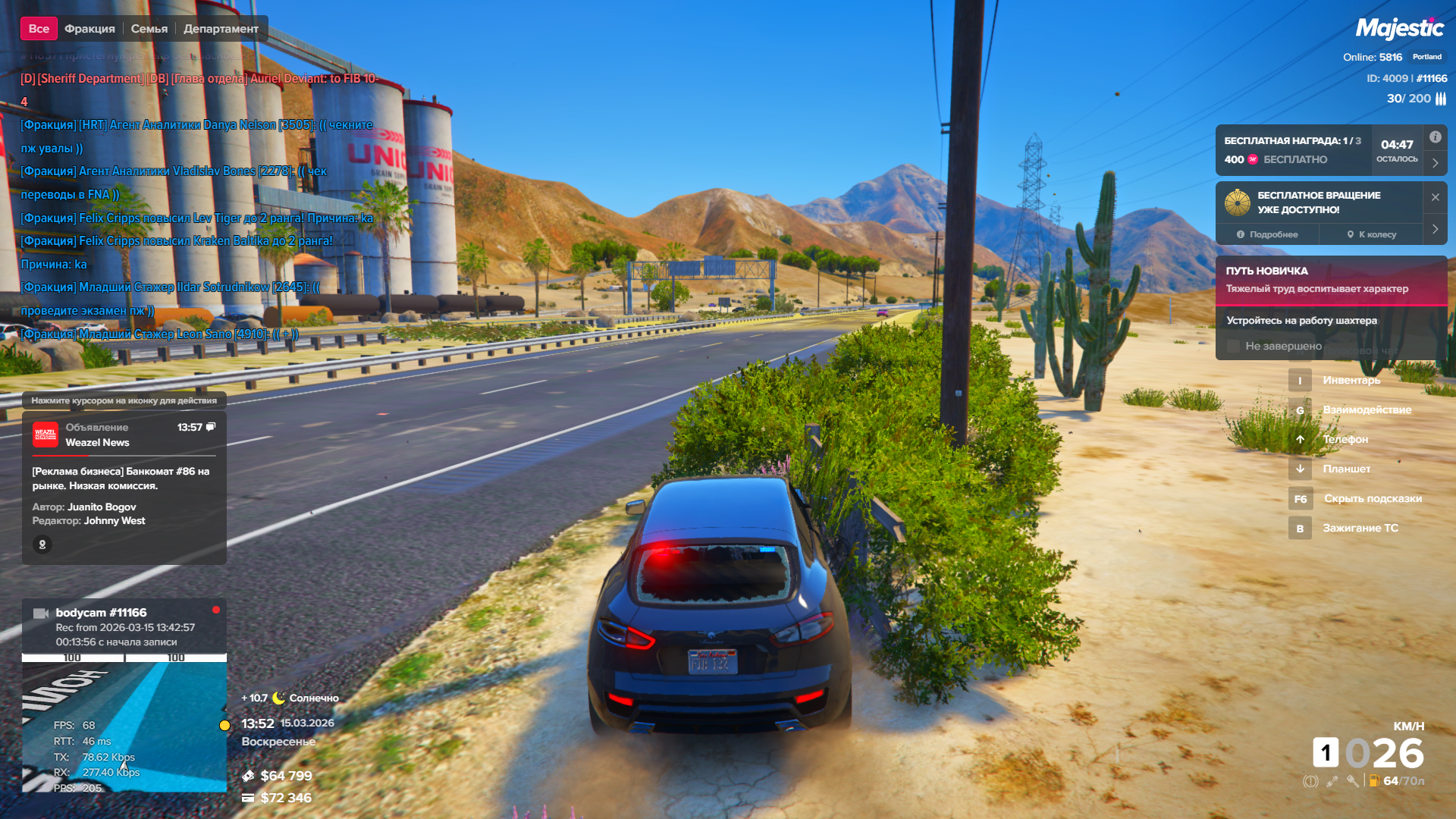
Task: Open Подробнее about the free spin
Action: coord(1267,234)
